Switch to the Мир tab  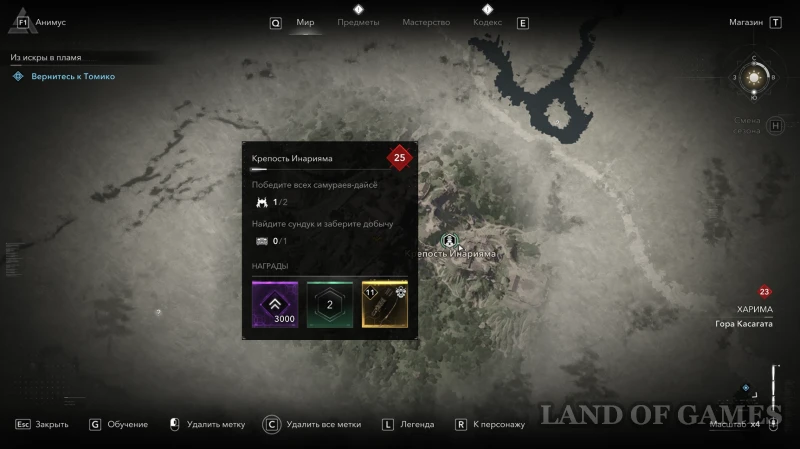305,22
